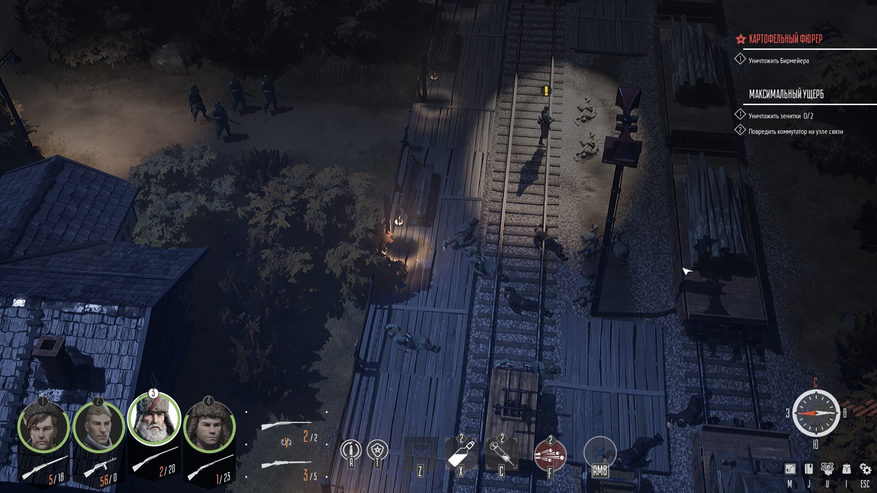The width and height of the screenshot is (877, 493).
Task: Open the map icon
Action: [790, 469]
